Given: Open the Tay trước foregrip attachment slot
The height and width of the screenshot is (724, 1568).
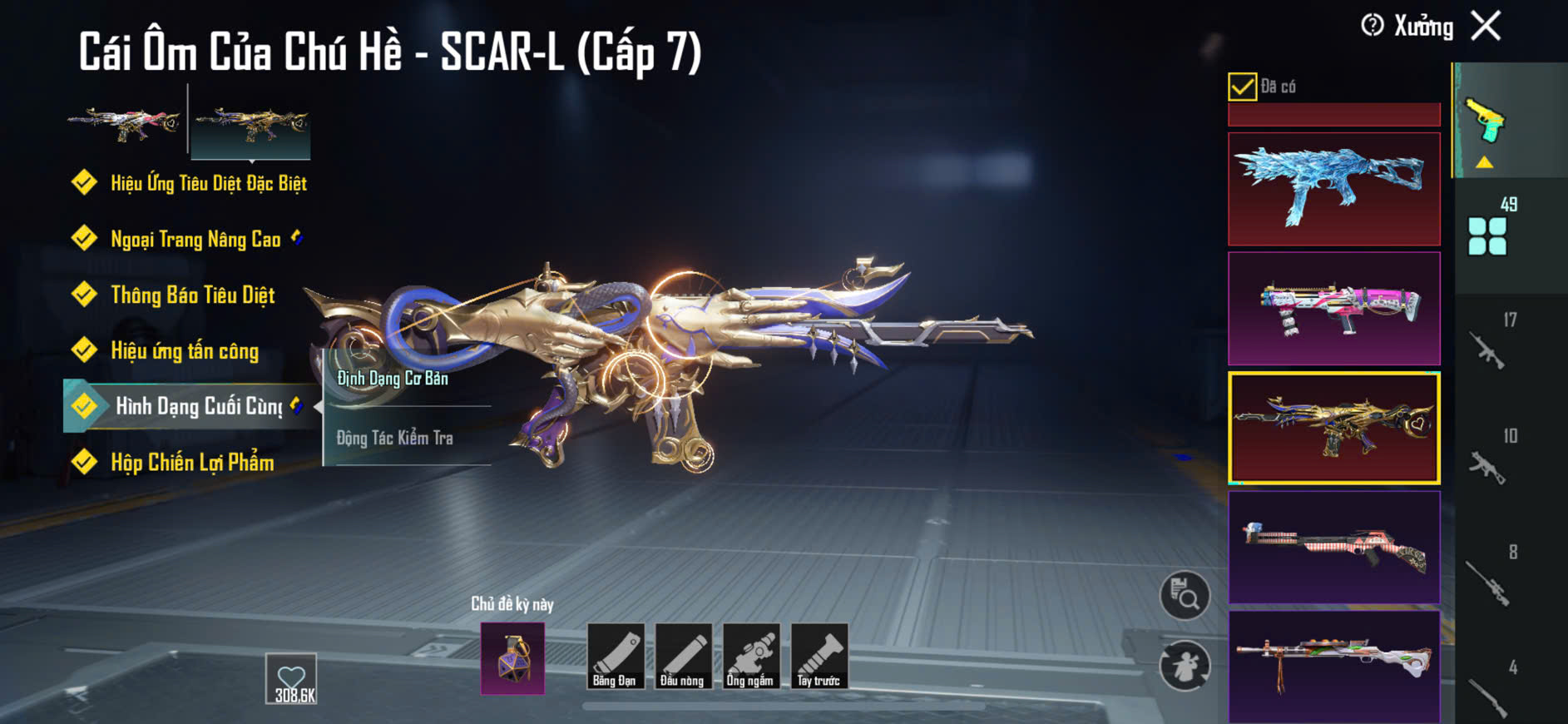Looking at the screenshot, I should click(819, 657).
